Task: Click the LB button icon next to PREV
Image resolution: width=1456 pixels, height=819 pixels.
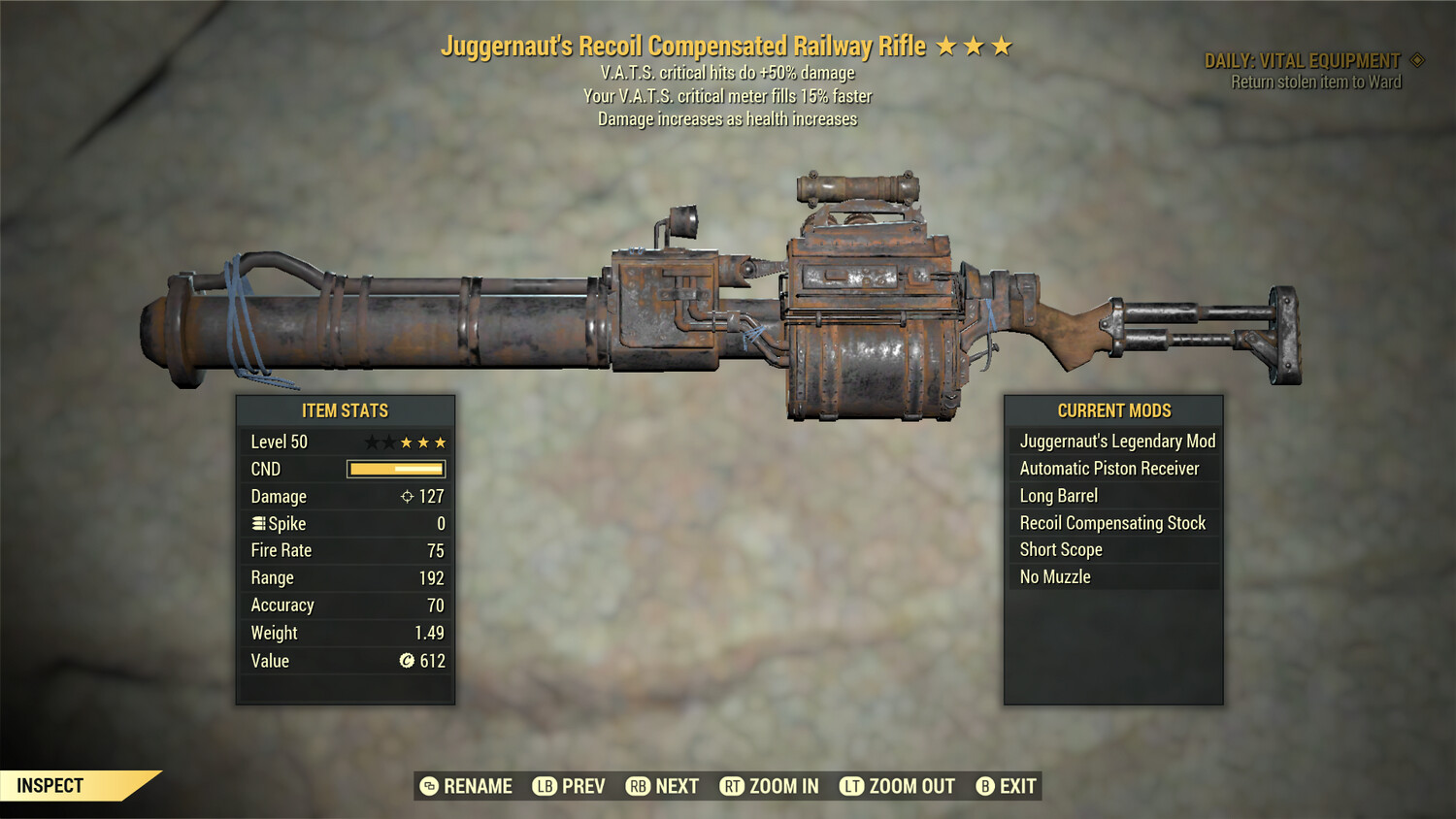Action: pyautogui.click(x=545, y=786)
